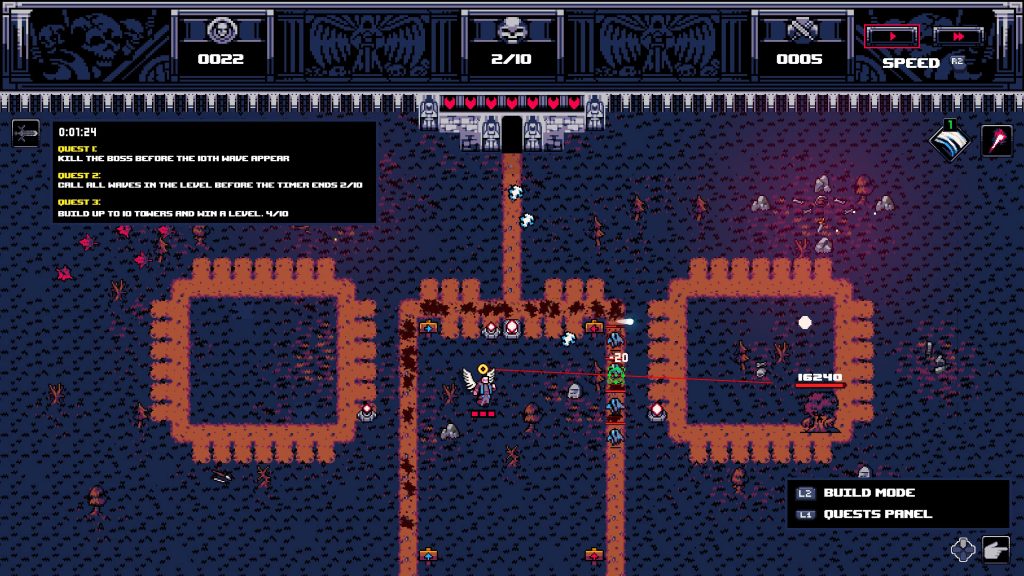
Task: Click the sword icon beside the quest list
Action: [x=26, y=133]
